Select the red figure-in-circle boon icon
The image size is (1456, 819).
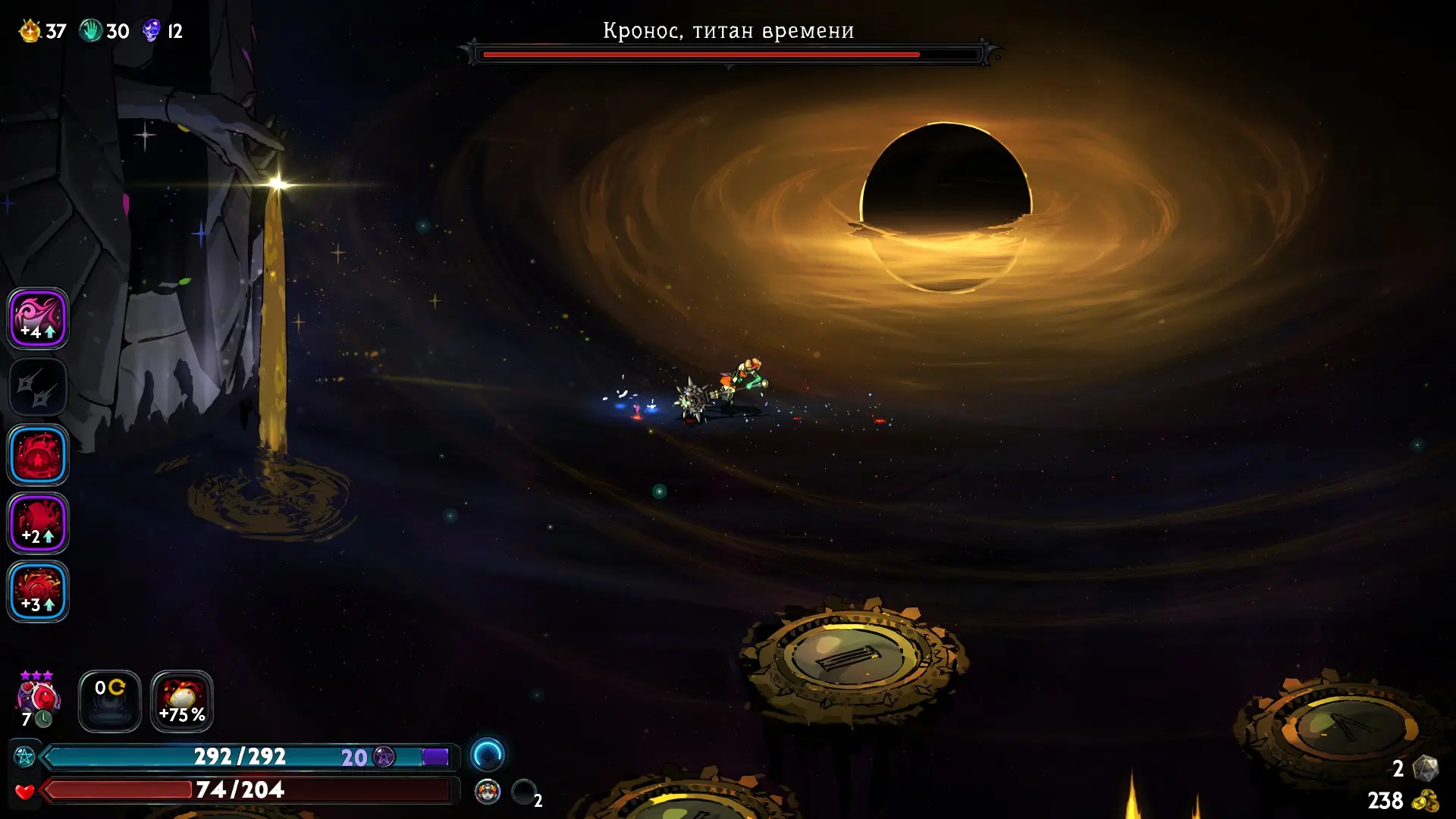click(x=38, y=455)
